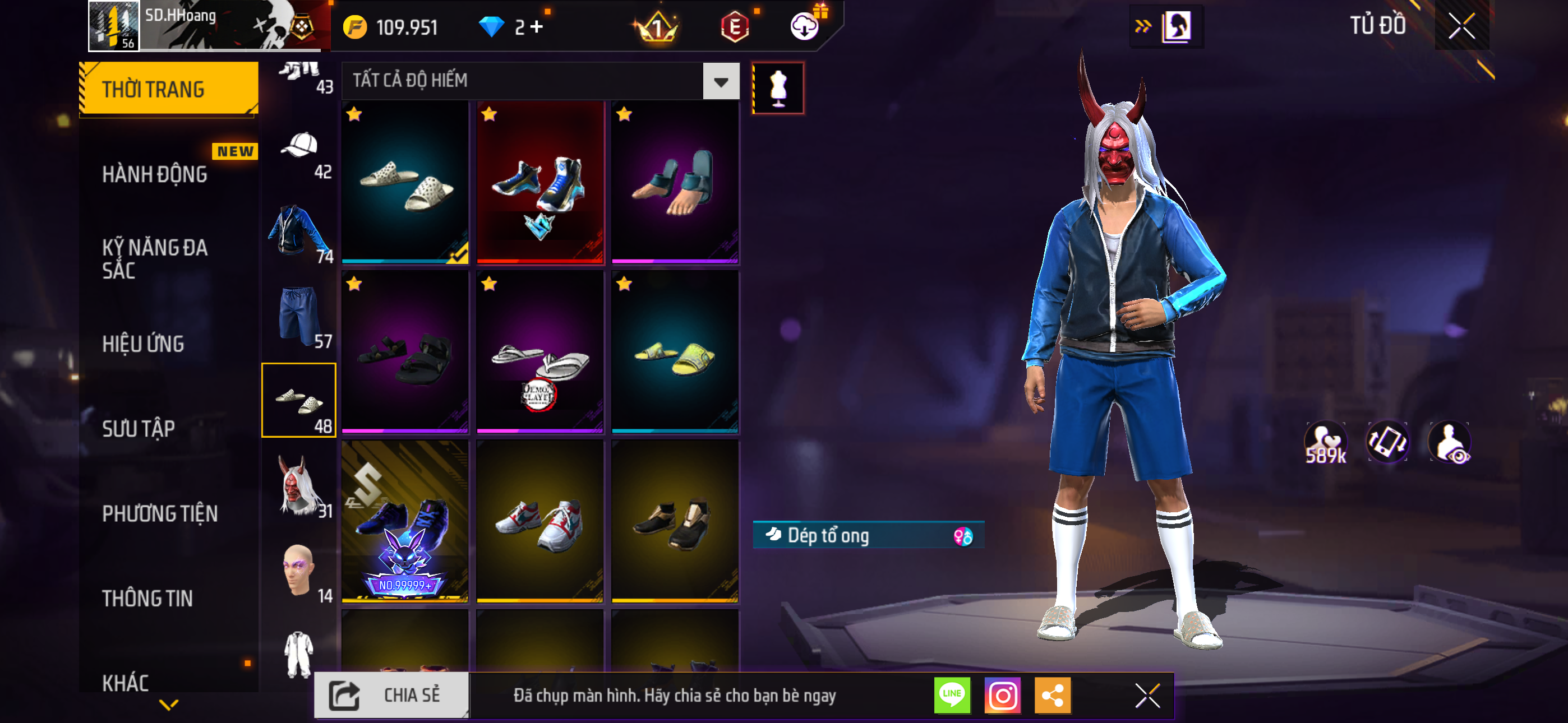Image resolution: width=1568 pixels, height=723 pixels.
Task: Open the SƯU TẬP section
Action: (139, 428)
